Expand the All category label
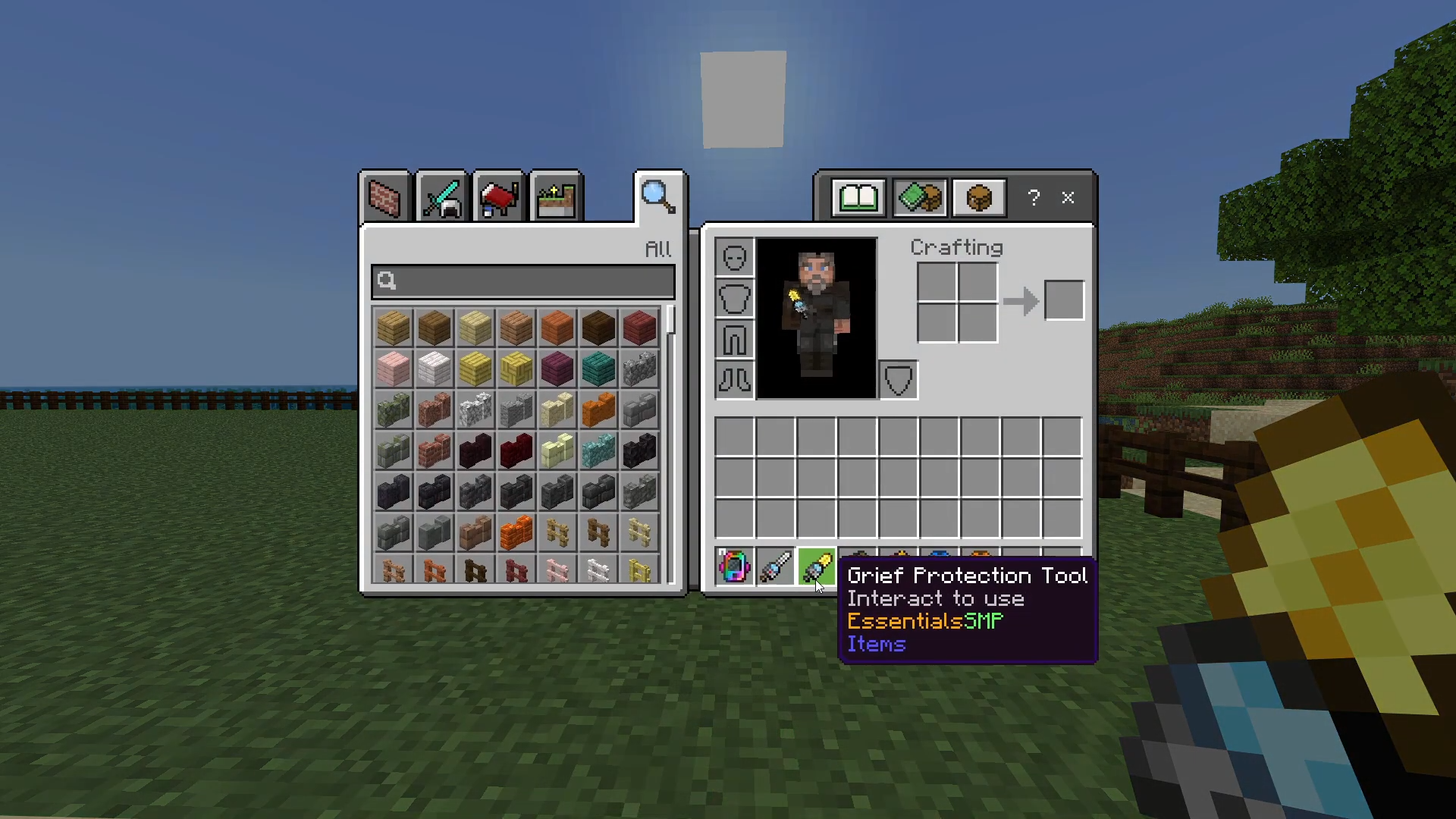 tap(657, 249)
